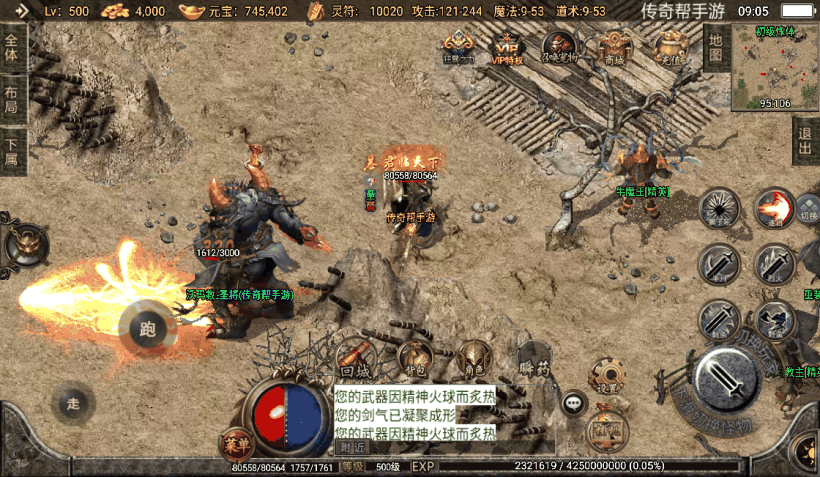Viewport: 820px width, 477px height.
Task: Open the chat speech bubble
Action: [x=573, y=403]
